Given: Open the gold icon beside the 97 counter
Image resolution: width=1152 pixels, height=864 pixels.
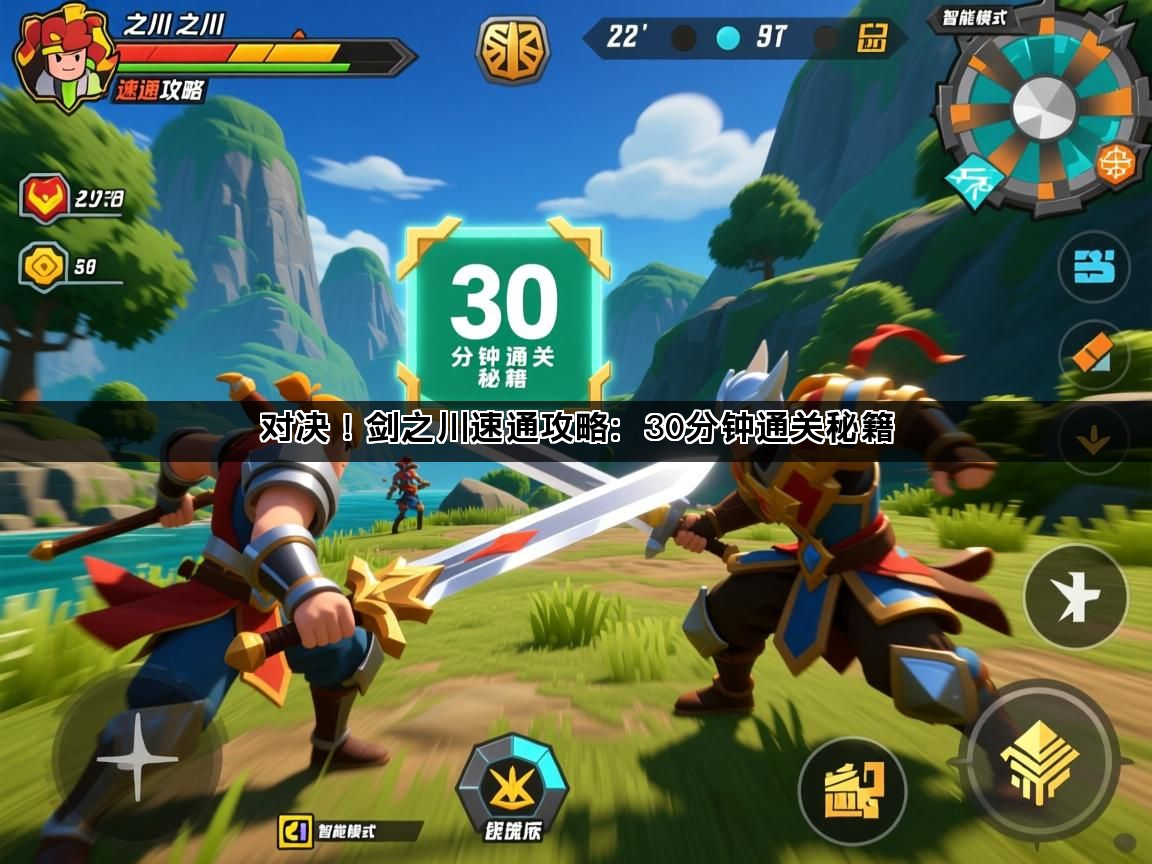Looking at the screenshot, I should (x=872, y=39).
